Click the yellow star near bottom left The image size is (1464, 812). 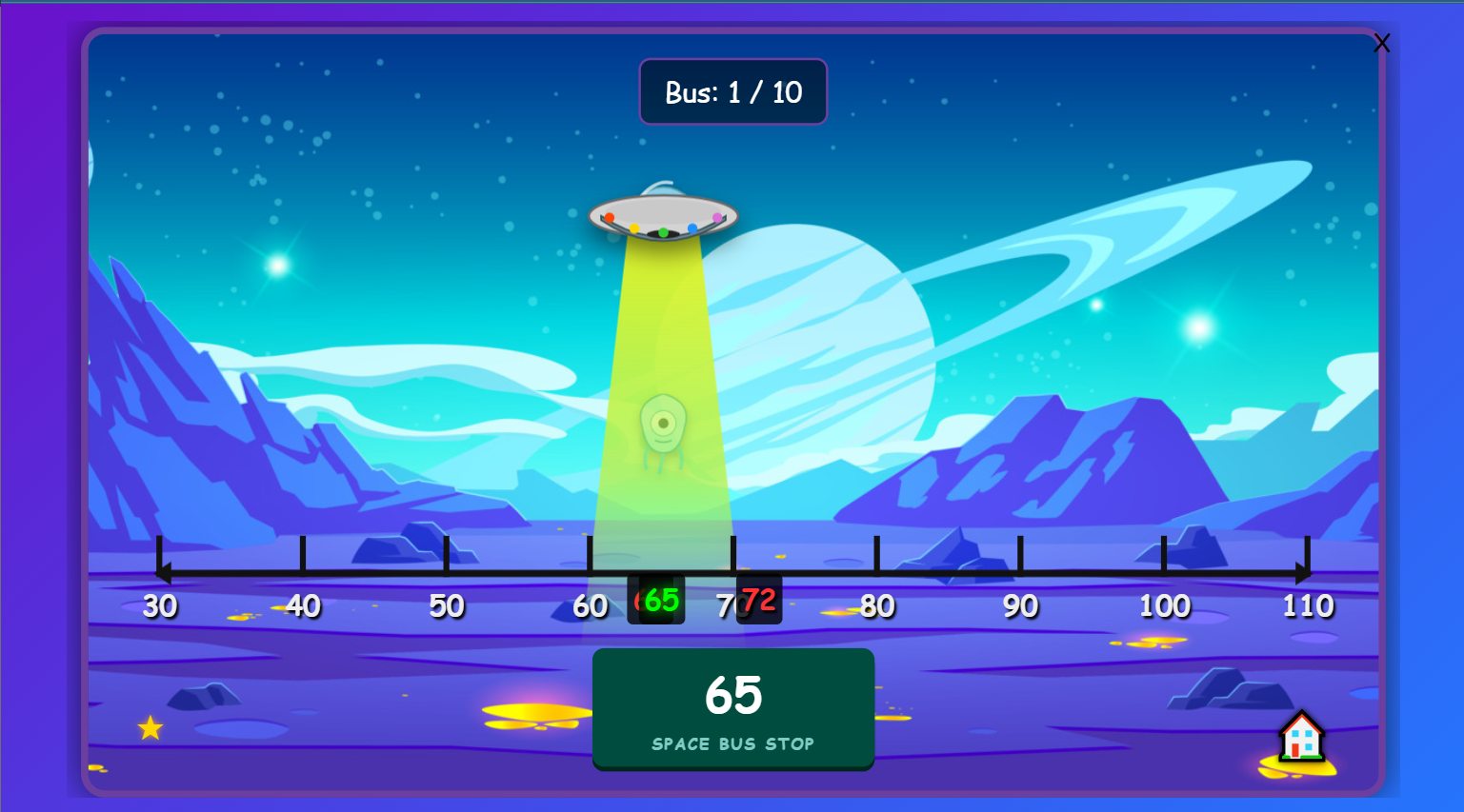pos(149,728)
